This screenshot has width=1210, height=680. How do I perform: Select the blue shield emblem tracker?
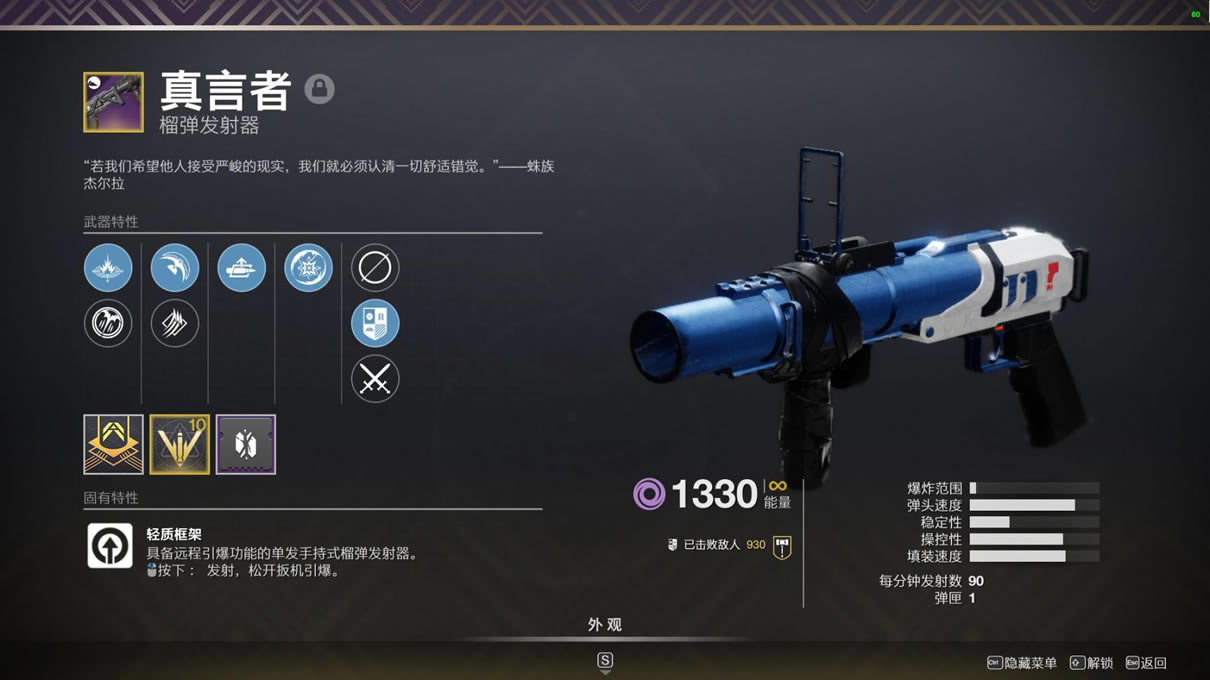click(375, 324)
